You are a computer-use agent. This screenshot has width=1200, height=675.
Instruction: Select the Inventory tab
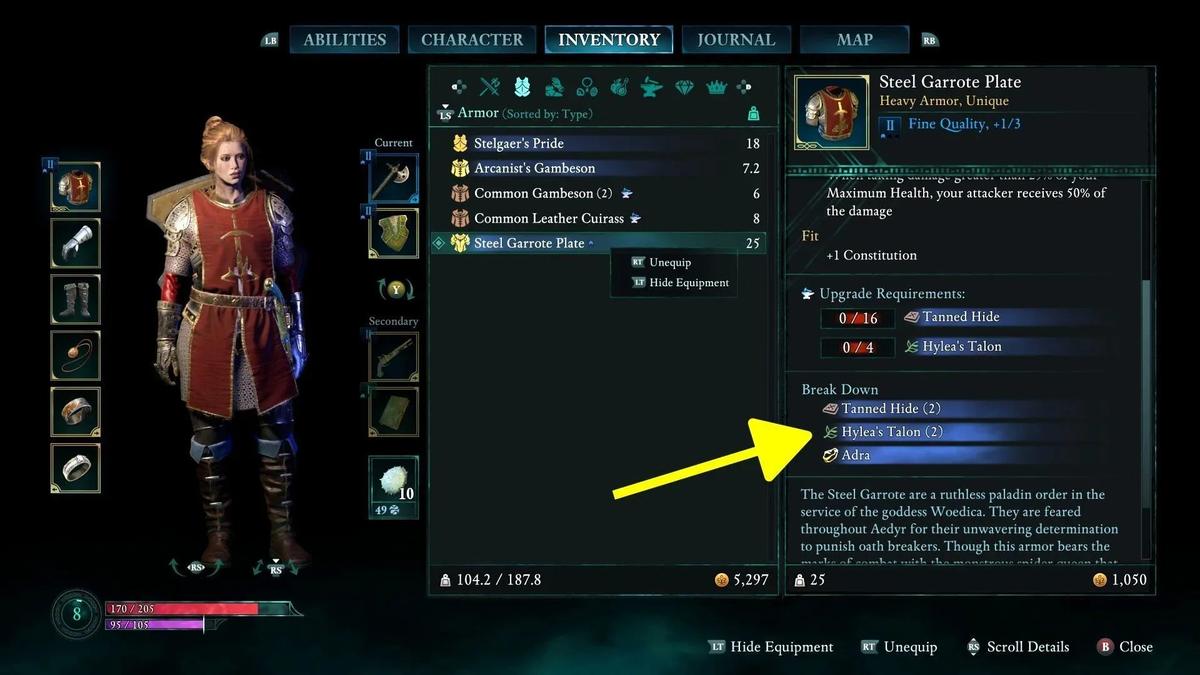[x=608, y=40]
